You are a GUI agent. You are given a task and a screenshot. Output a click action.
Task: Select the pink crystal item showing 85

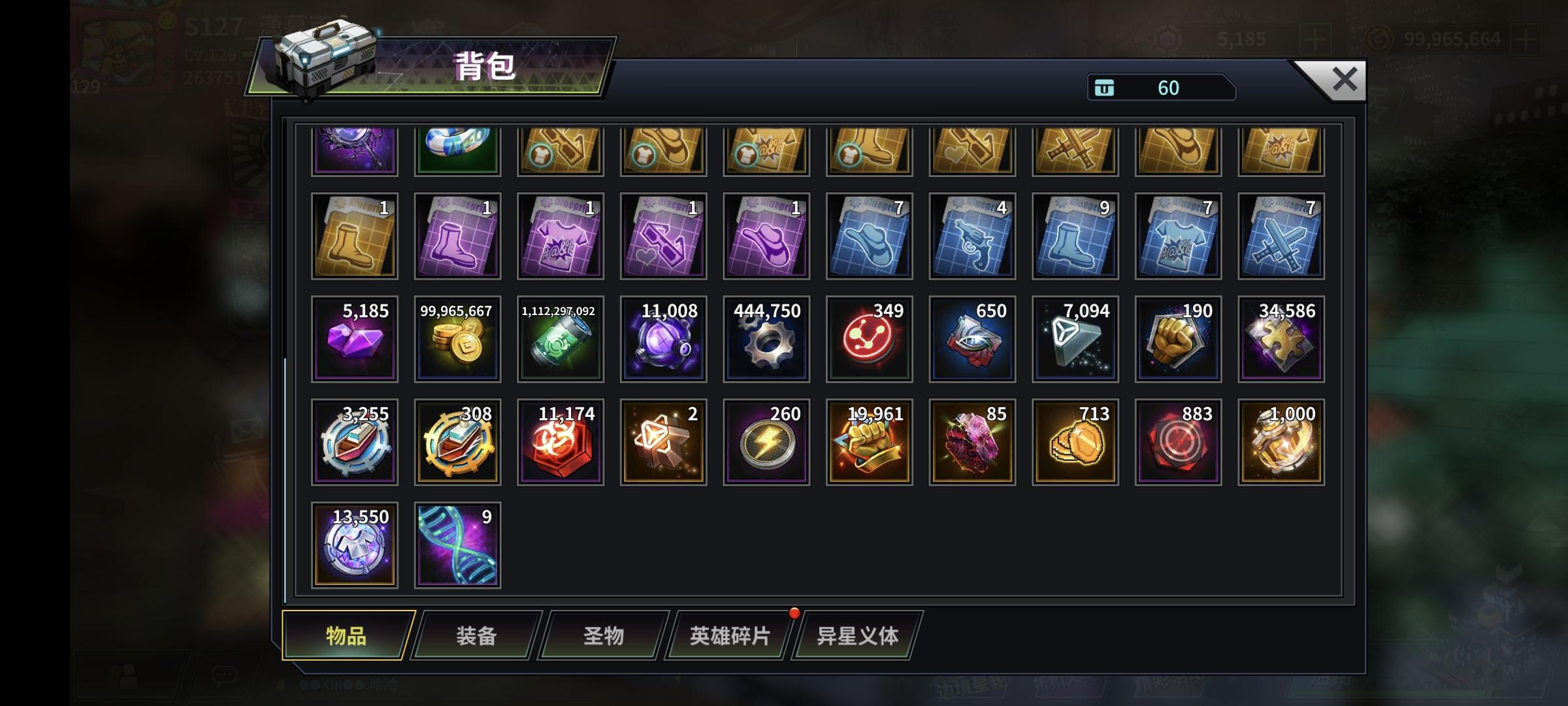[972, 441]
